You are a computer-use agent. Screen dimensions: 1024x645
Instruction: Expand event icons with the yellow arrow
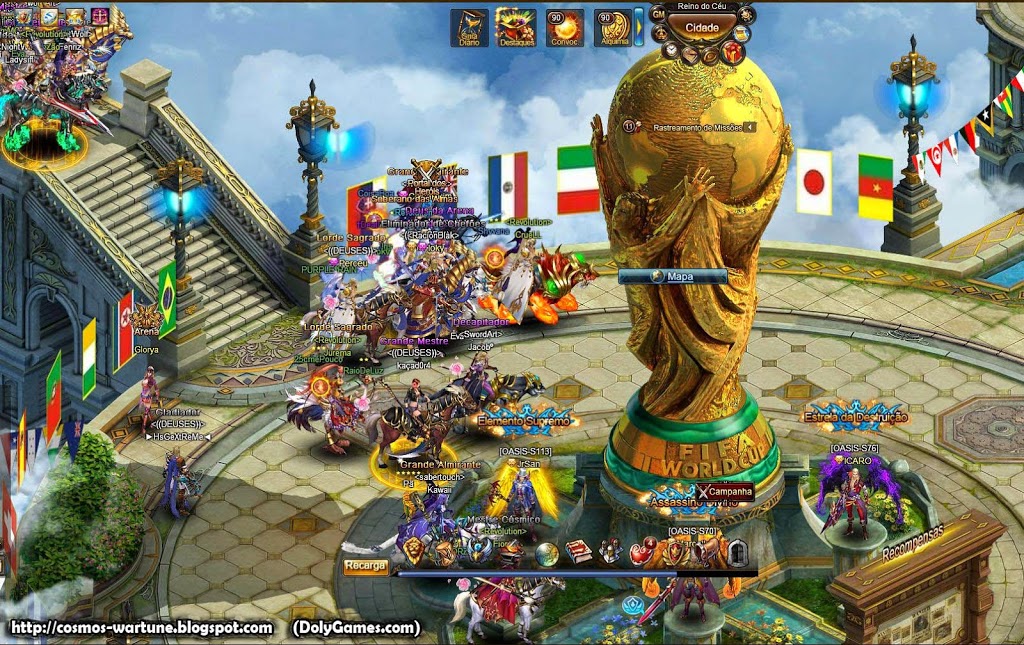pyautogui.click(x=639, y=27)
